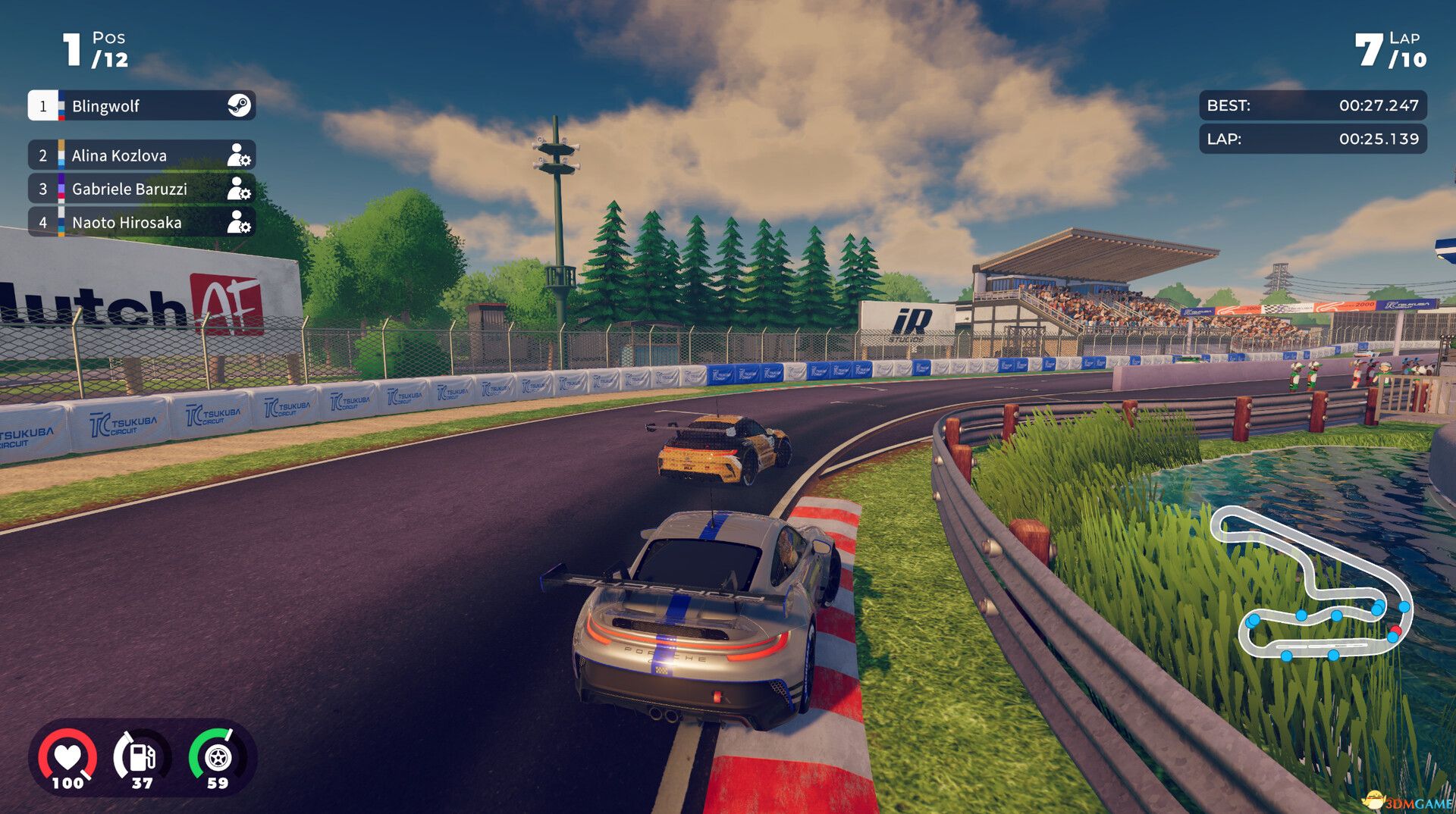The image size is (1456, 814).
Task: Toggle the LAP time display
Action: (1312, 139)
